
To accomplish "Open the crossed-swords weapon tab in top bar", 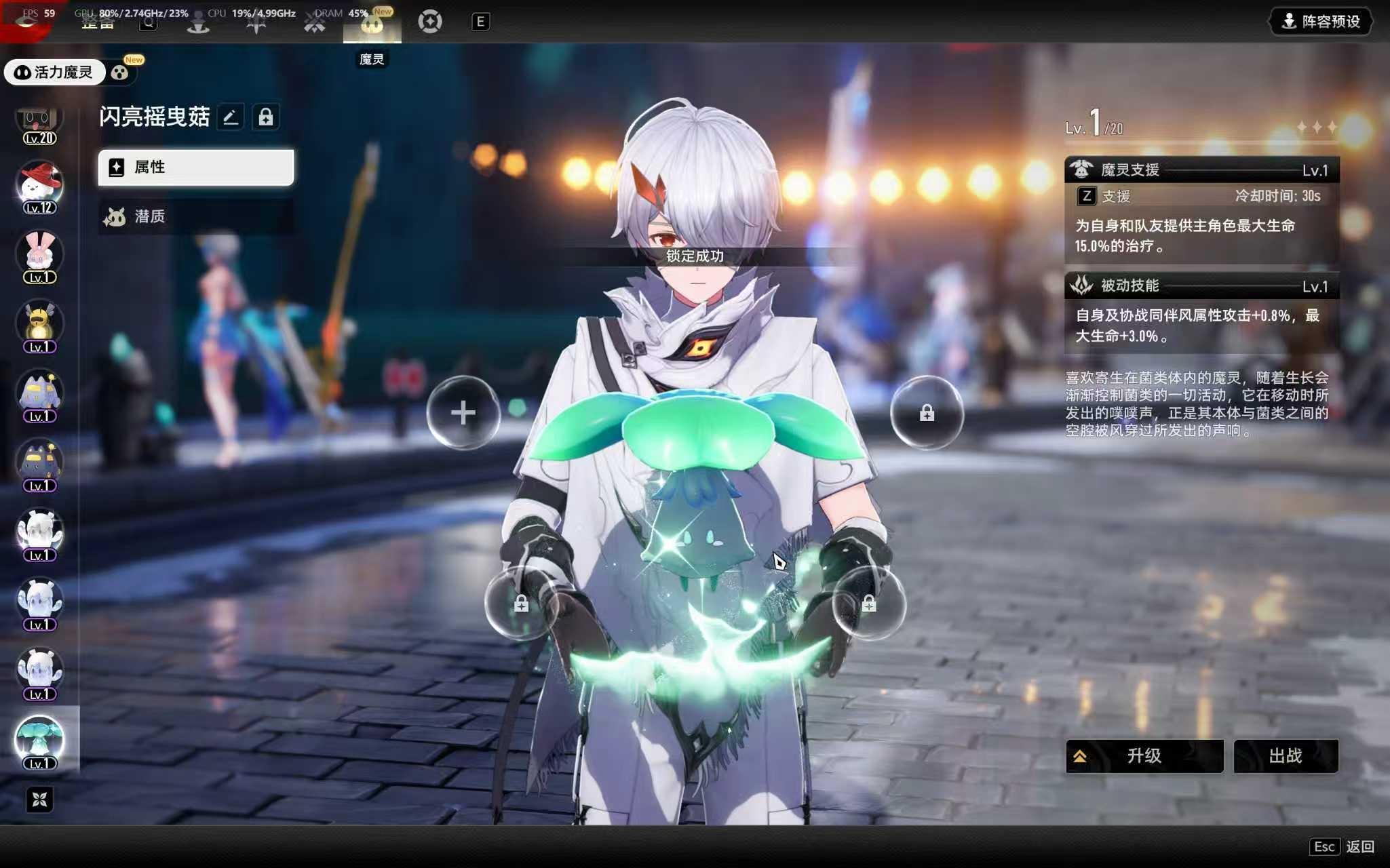I will [315, 23].
